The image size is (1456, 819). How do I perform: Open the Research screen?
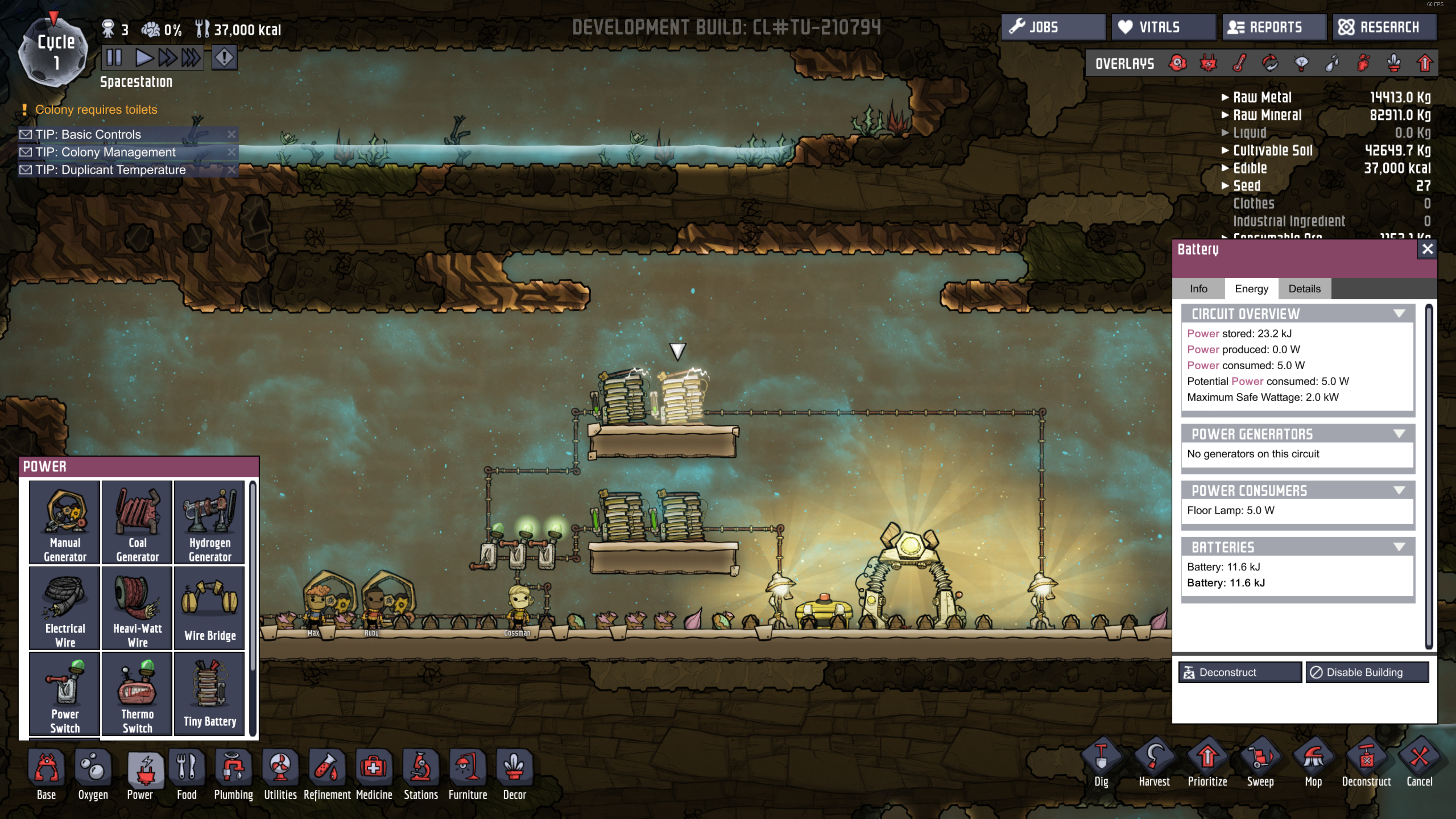click(x=1384, y=27)
